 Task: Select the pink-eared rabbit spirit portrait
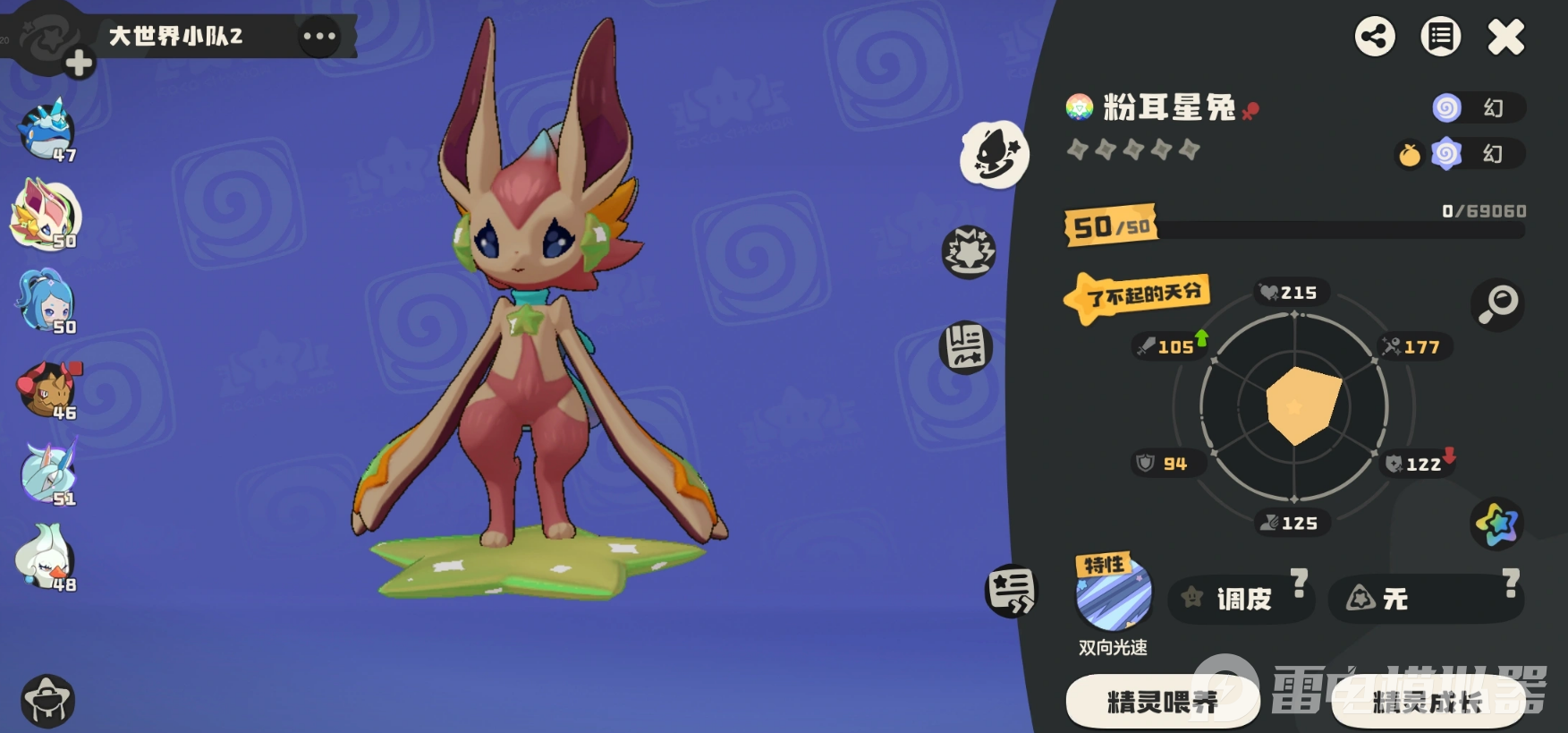click(x=45, y=217)
